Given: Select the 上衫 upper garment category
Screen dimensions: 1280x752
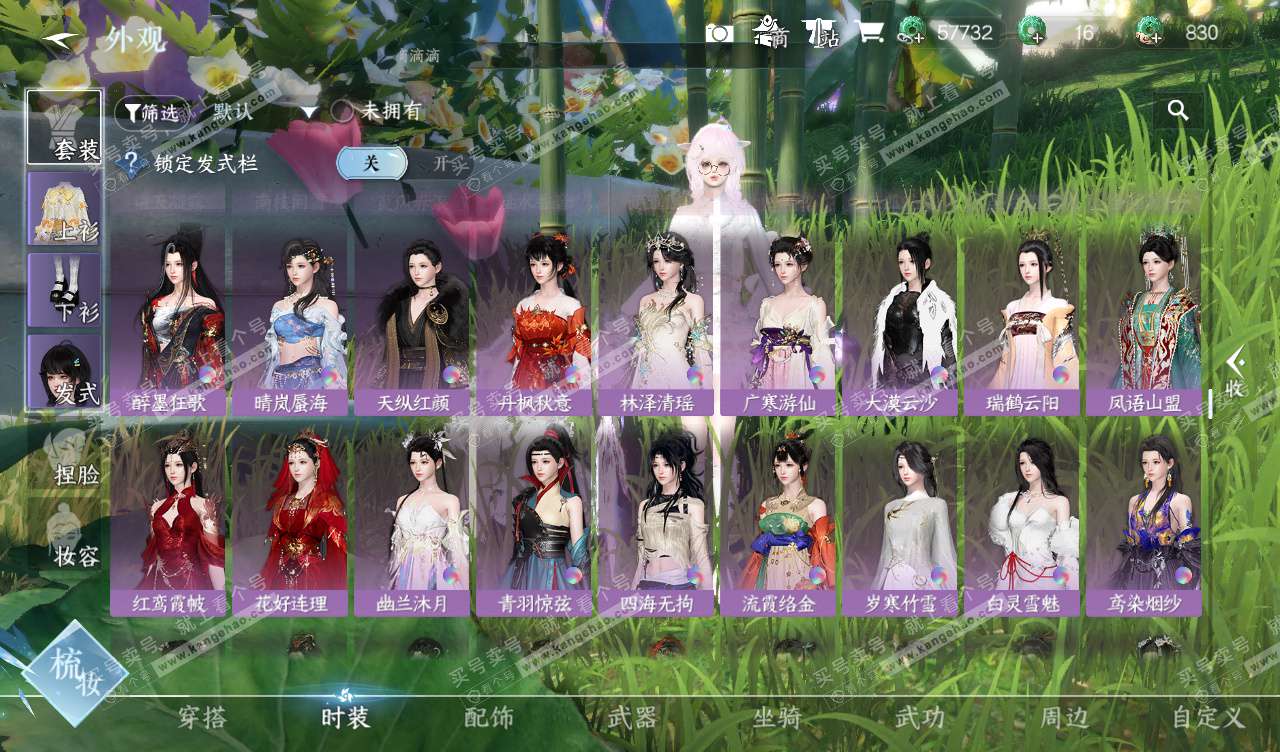Looking at the screenshot, I should pos(65,208).
